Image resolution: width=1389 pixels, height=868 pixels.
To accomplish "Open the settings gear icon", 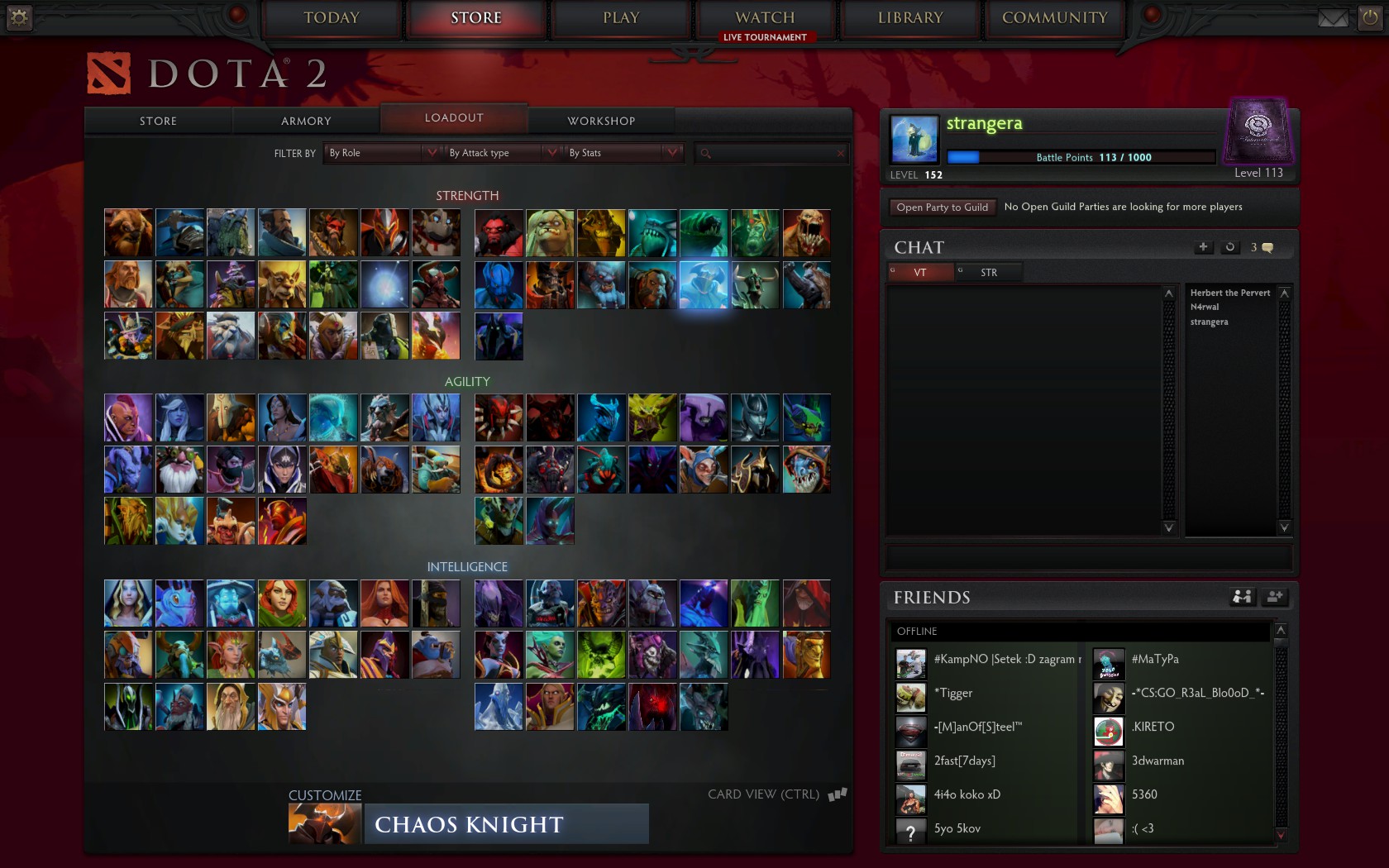I will (19, 17).
